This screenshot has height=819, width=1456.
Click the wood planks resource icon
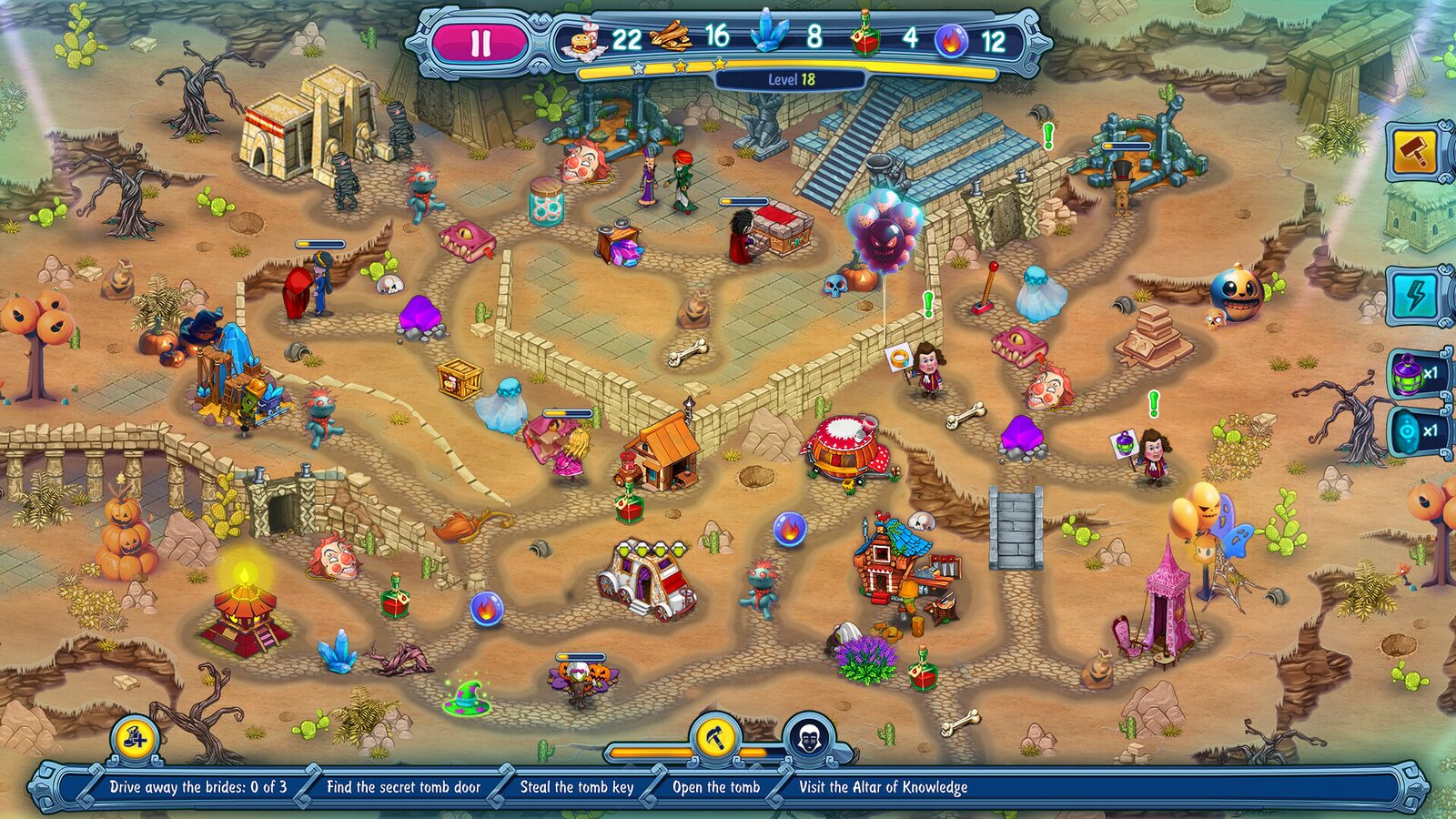coord(673,38)
